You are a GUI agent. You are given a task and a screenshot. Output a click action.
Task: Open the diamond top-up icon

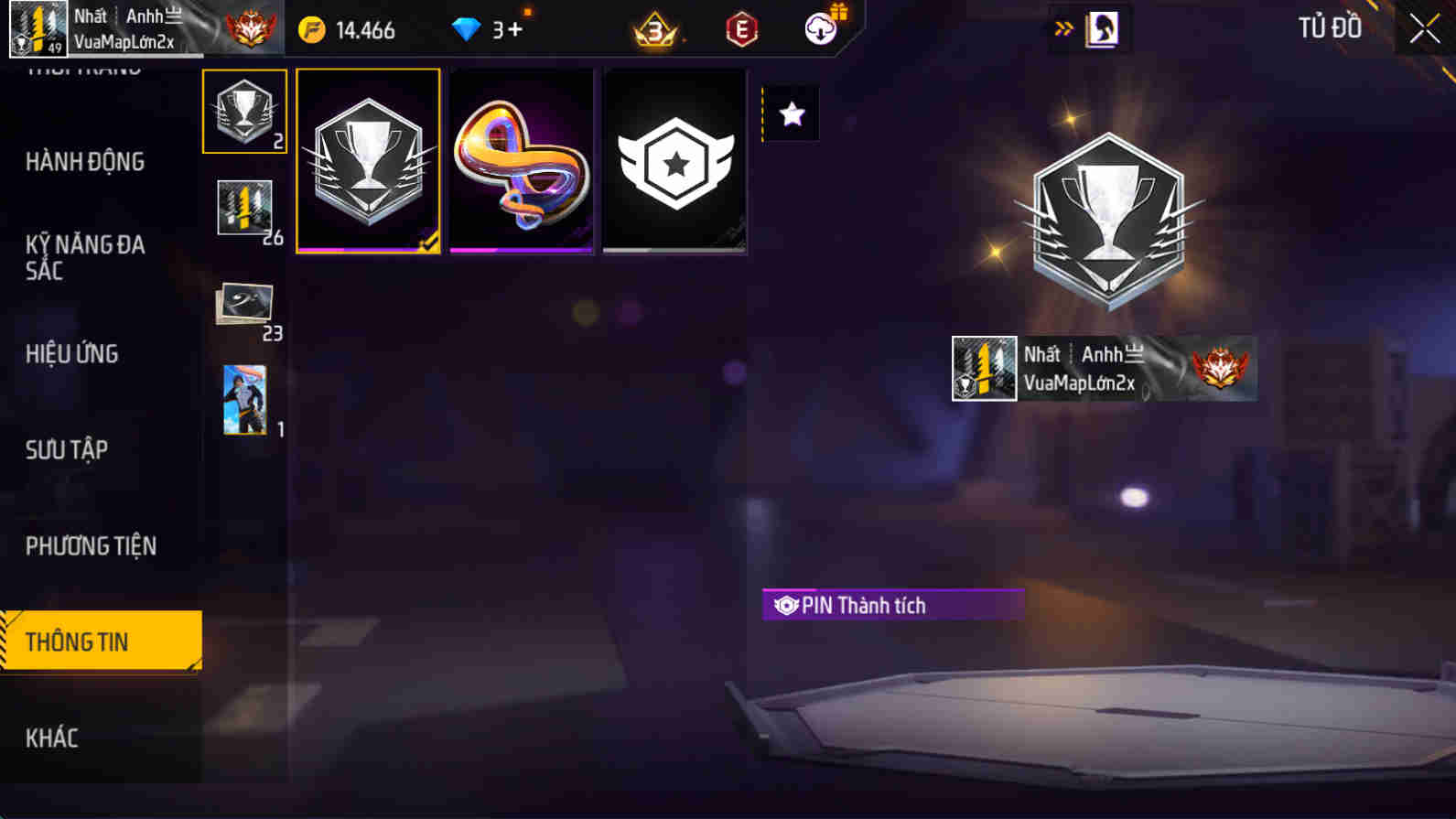pyautogui.click(x=469, y=28)
